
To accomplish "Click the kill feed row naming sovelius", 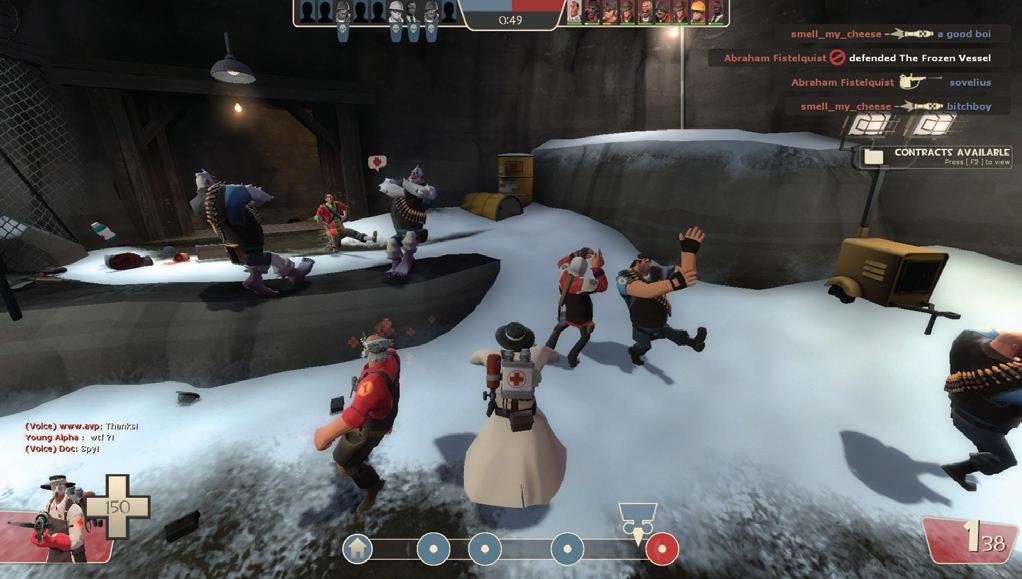I will pyautogui.click(x=890, y=83).
